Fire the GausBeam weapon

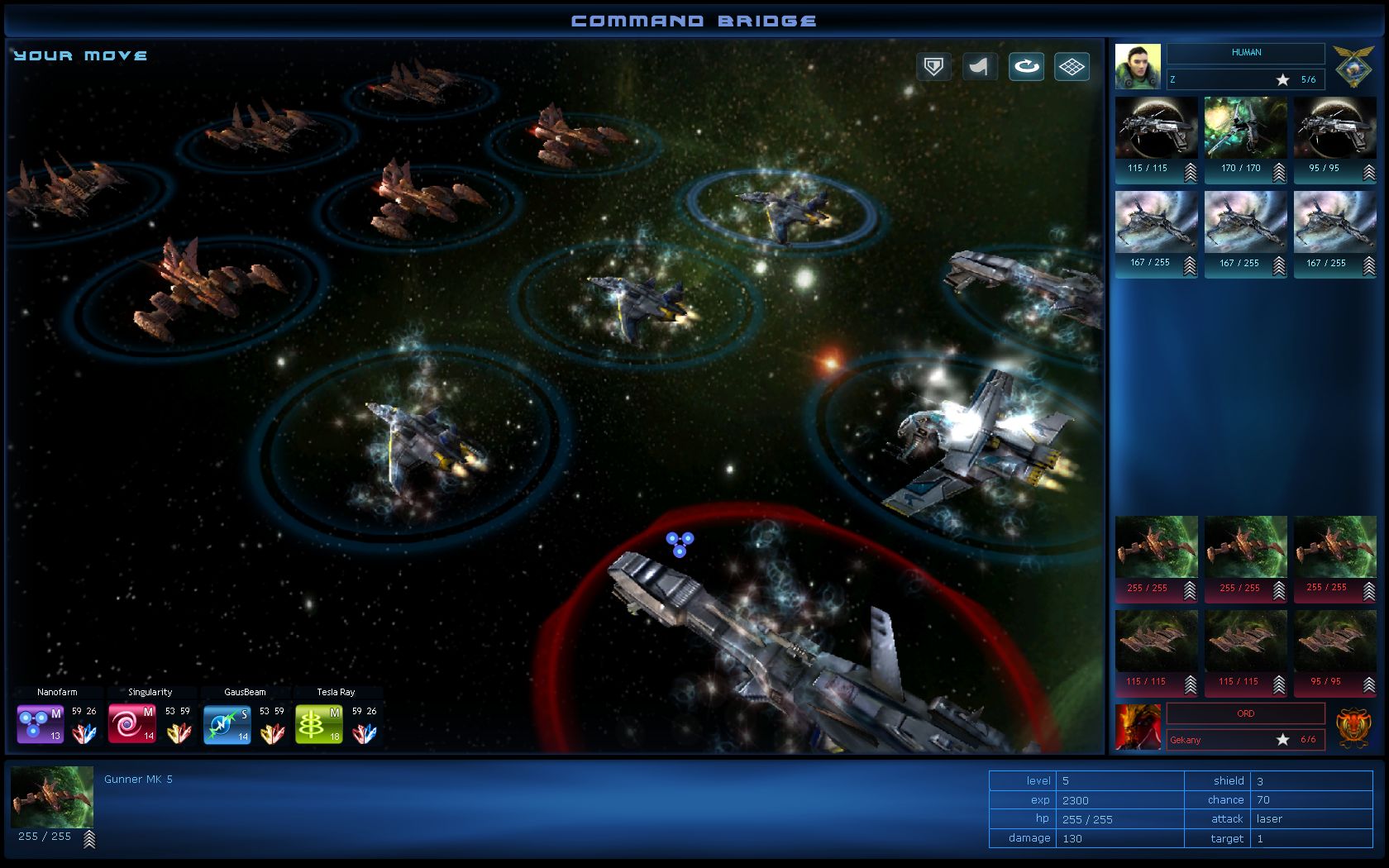(227, 723)
